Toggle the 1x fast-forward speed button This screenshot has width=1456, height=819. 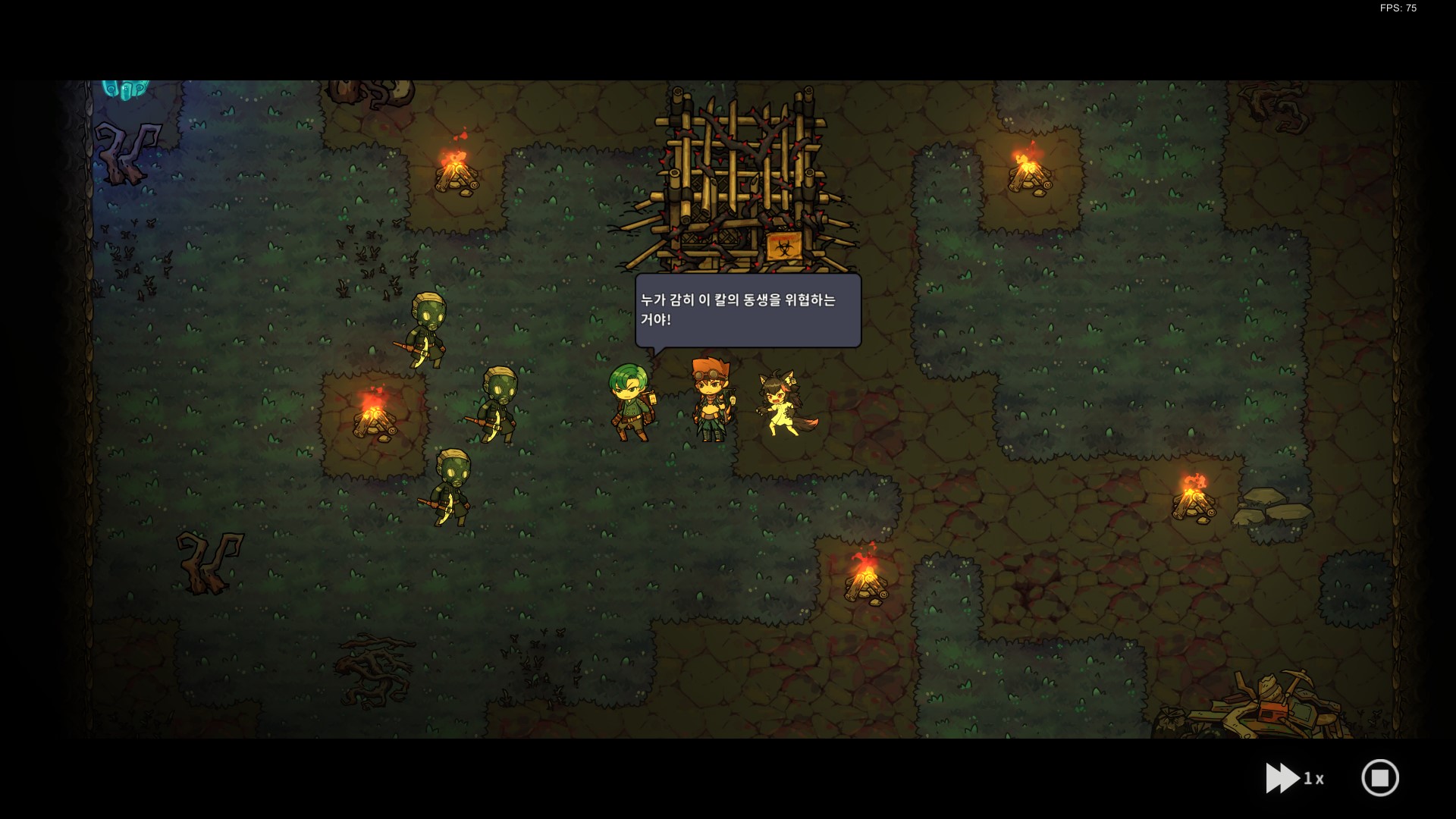coord(1294,778)
